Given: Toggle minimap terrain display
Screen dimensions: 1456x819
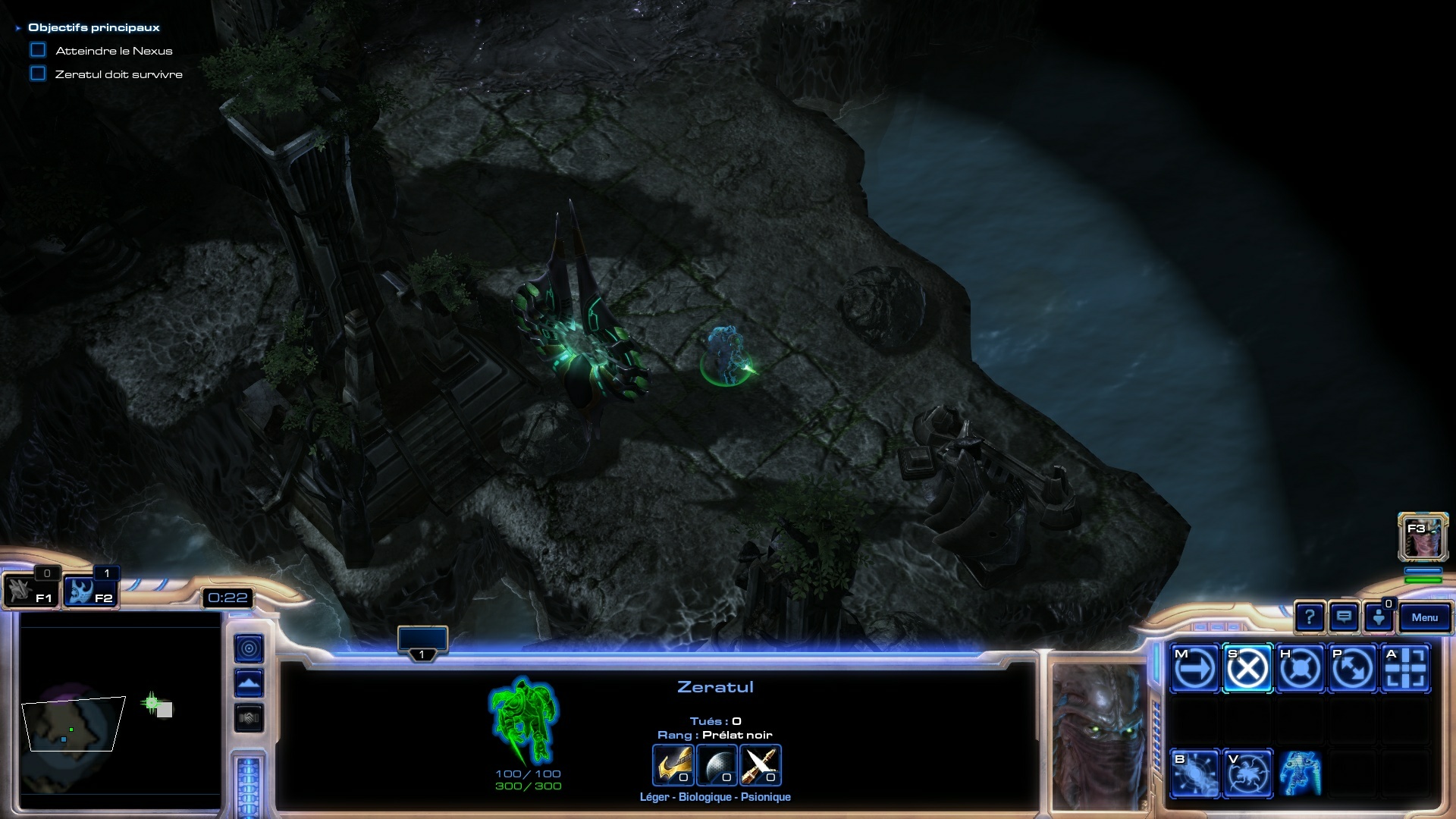Looking at the screenshot, I should point(249,683).
